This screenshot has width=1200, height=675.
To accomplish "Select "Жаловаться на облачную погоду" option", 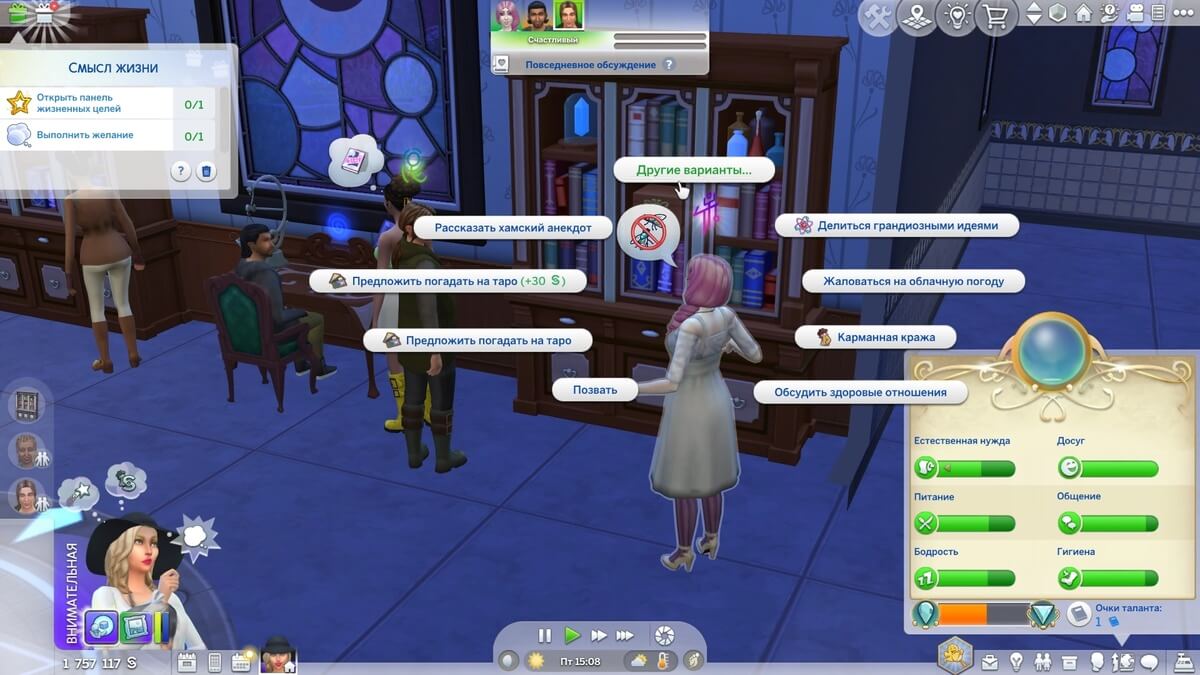I will coord(913,281).
